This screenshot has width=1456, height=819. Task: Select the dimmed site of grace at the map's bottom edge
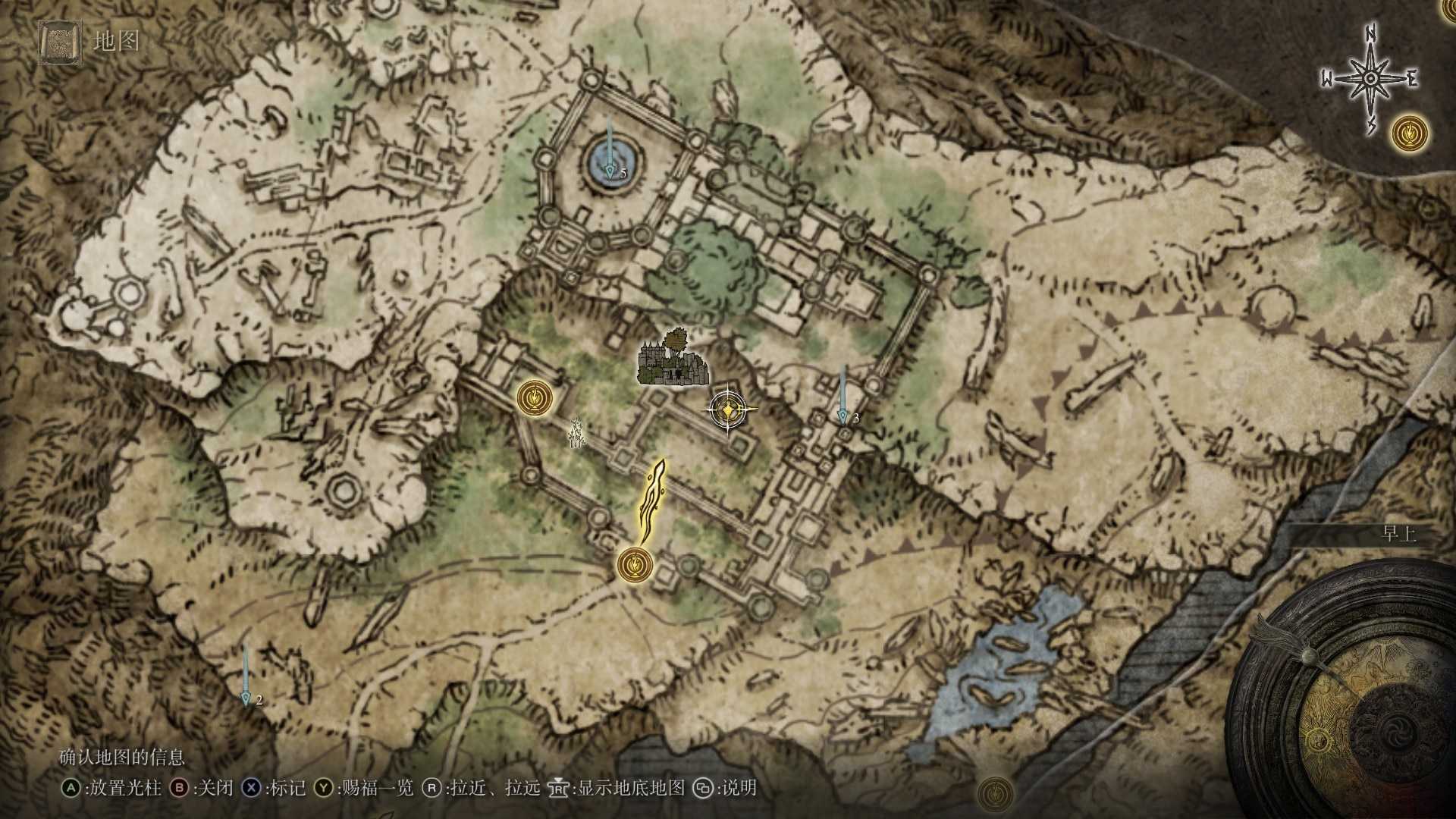(x=995, y=795)
